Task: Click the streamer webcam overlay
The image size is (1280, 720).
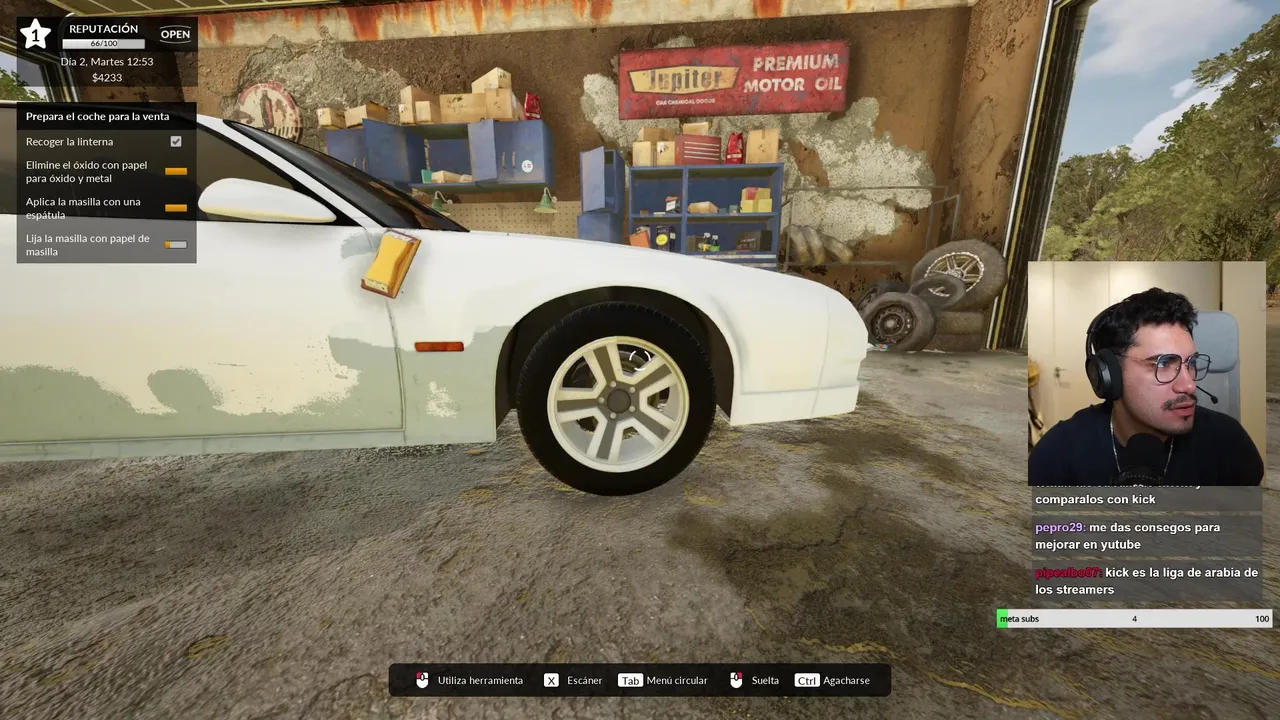Action: [1146, 373]
